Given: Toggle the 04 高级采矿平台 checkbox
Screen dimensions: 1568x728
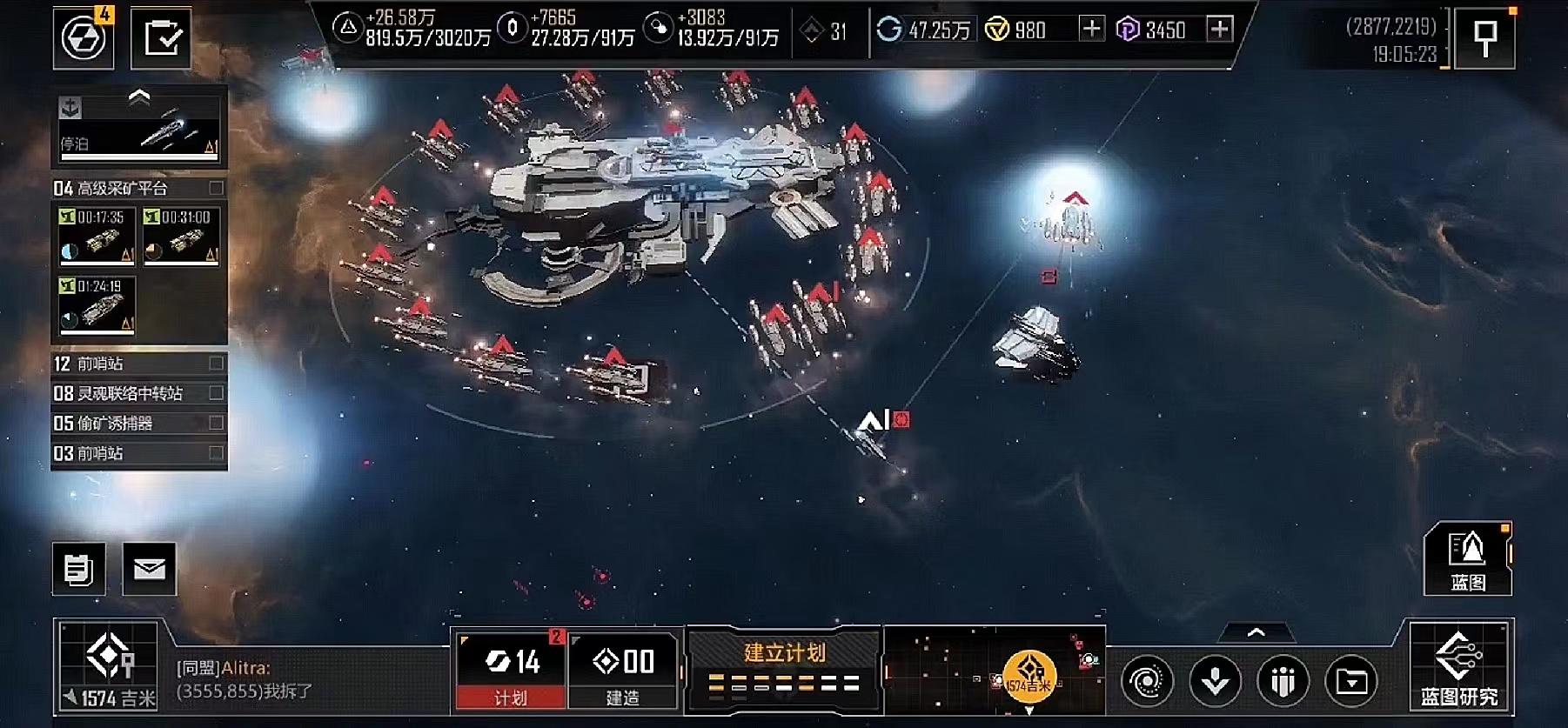Looking at the screenshot, I should [x=216, y=188].
